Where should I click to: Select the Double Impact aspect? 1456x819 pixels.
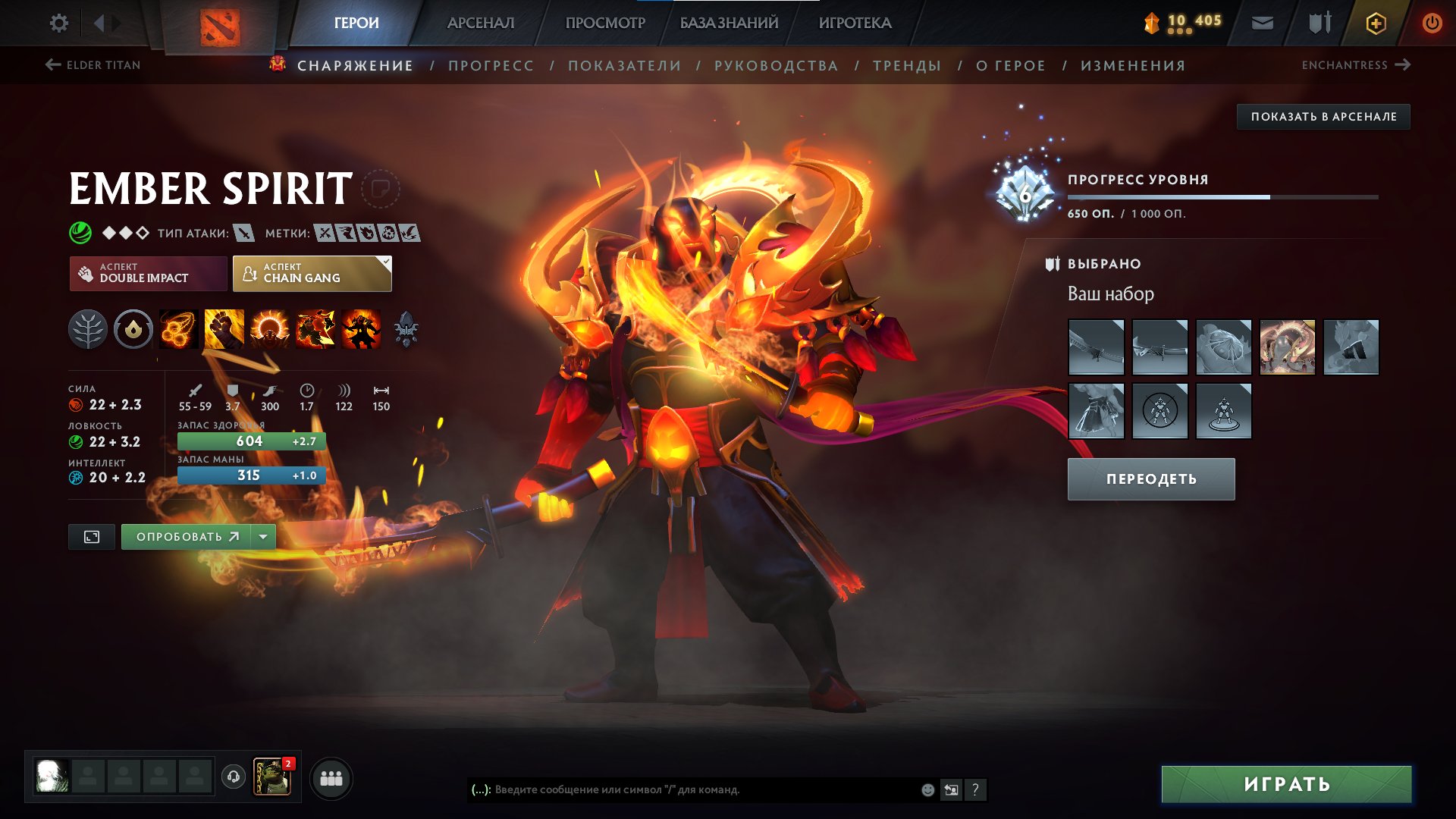point(149,273)
